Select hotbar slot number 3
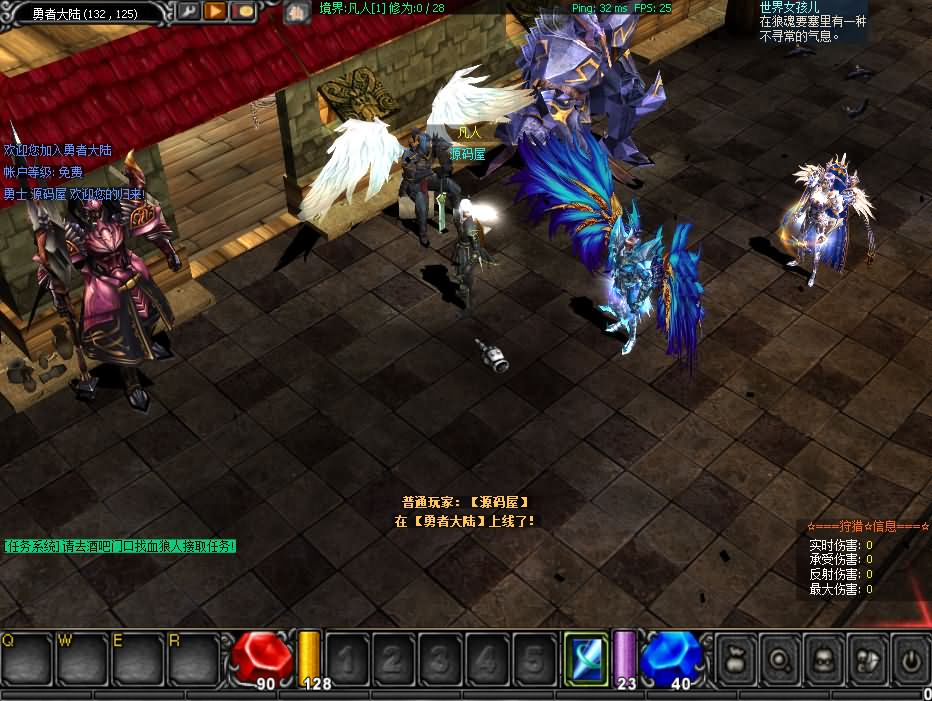 [x=440, y=659]
